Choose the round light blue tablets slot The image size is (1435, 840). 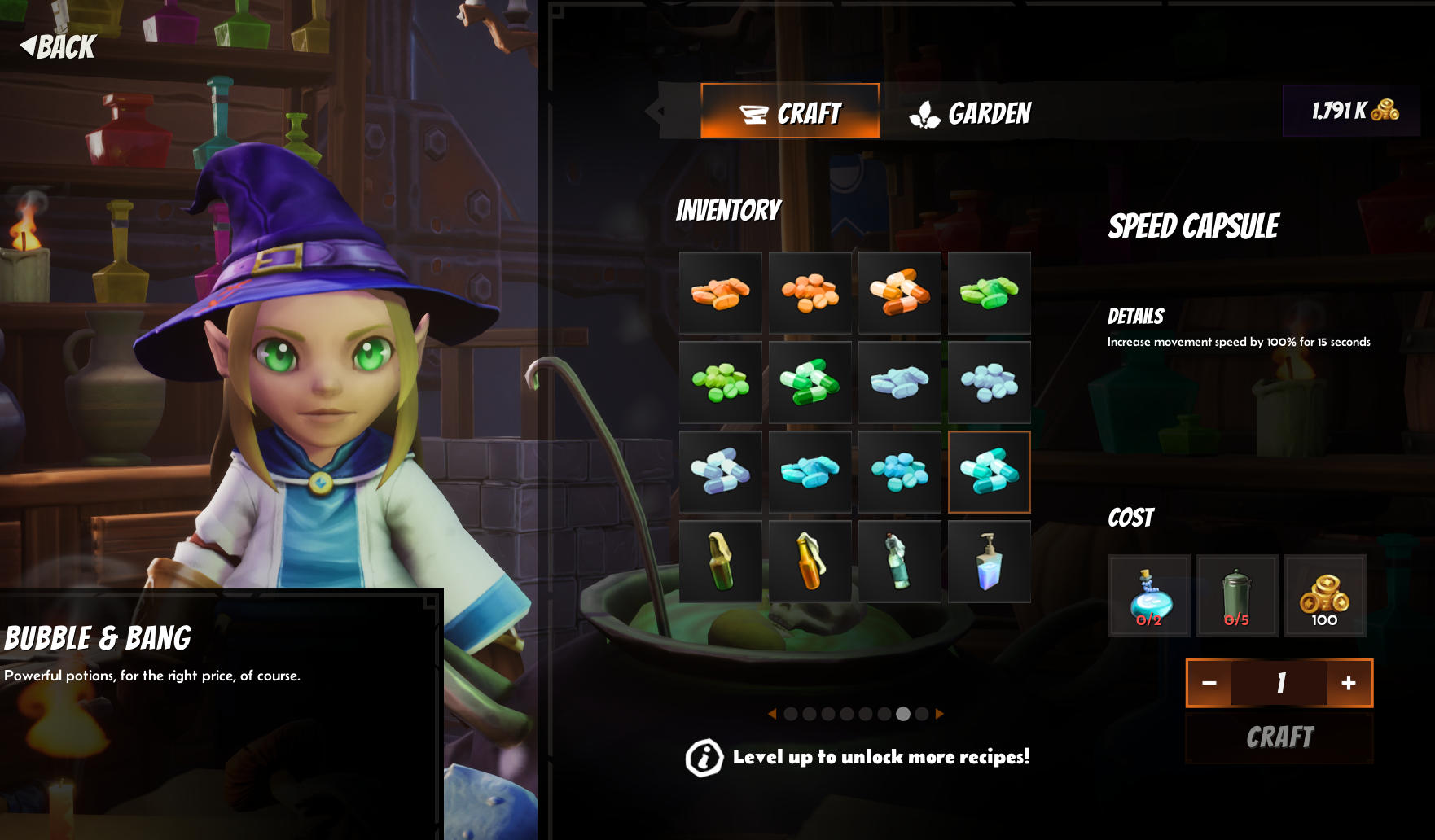pyautogui.click(x=989, y=383)
